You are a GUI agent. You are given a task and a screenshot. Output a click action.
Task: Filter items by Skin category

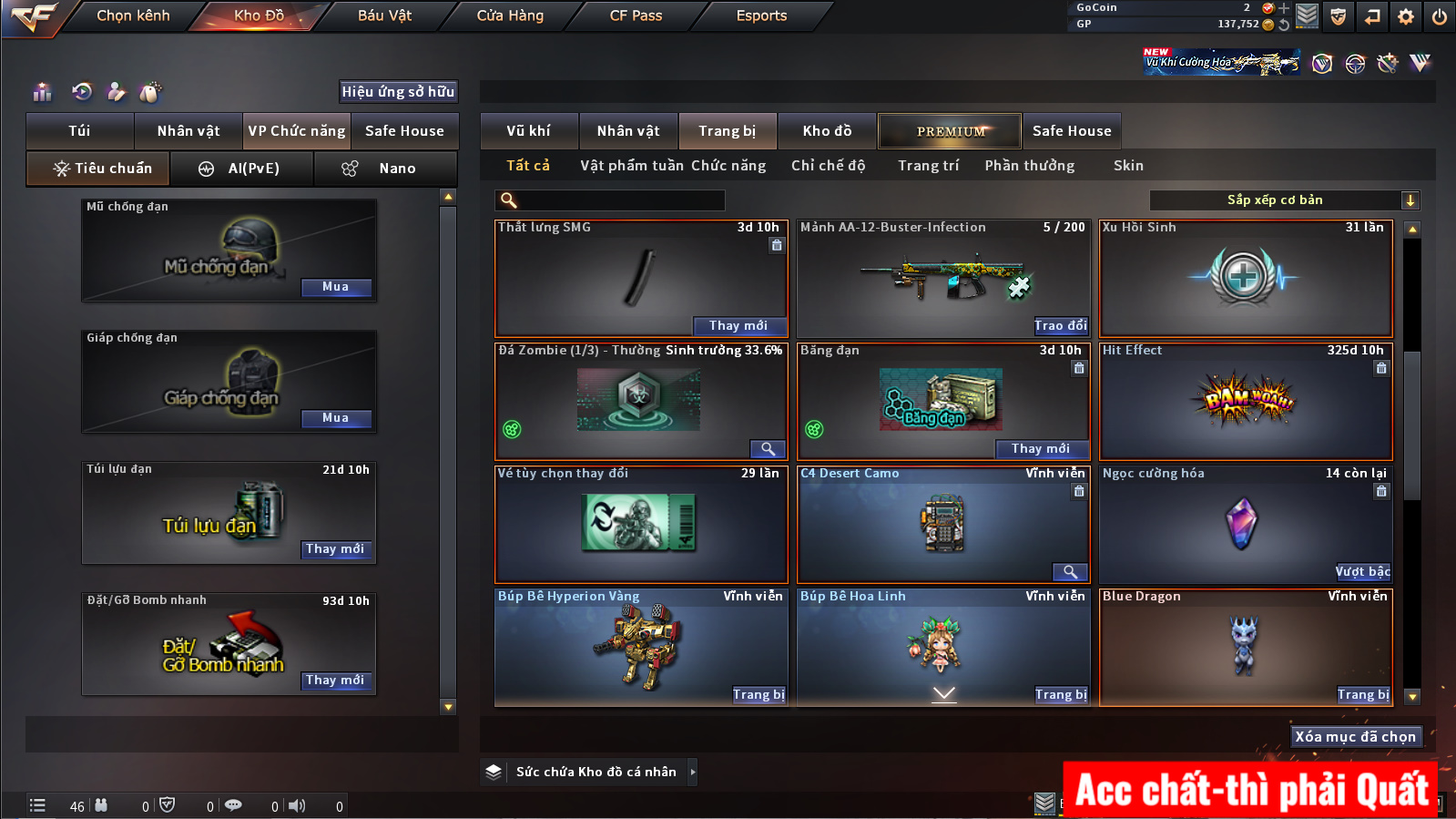[x=1128, y=166]
